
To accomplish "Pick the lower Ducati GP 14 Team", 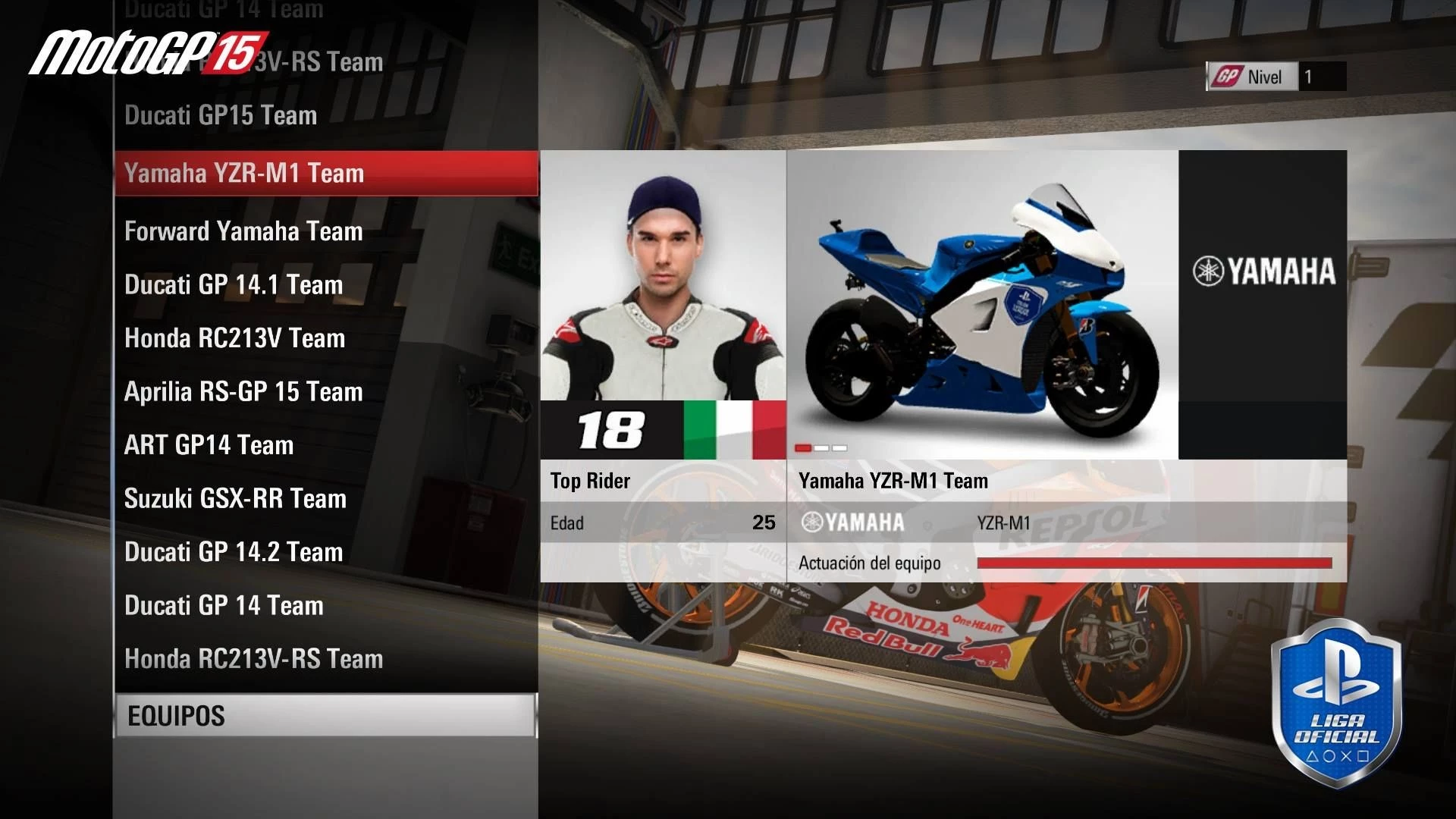I will (224, 605).
